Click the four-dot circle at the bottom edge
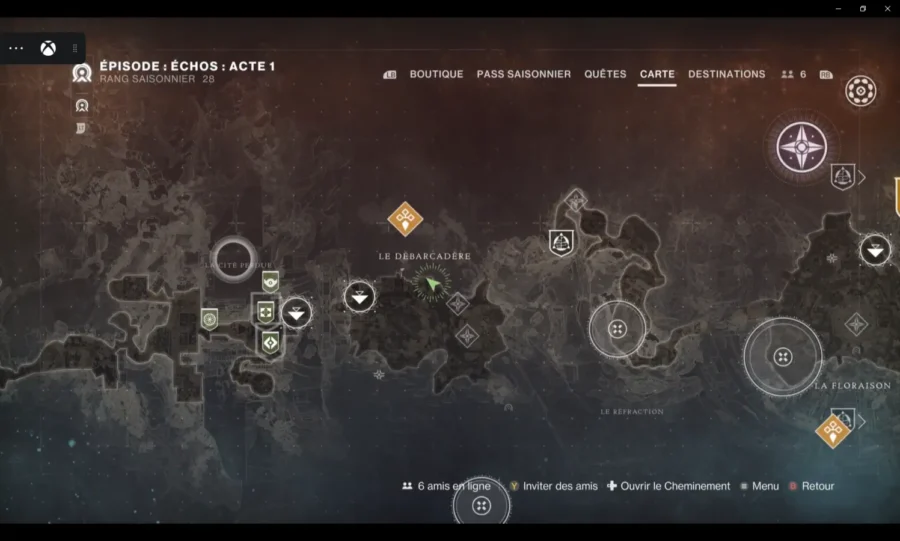The image size is (900, 541). pos(481,506)
